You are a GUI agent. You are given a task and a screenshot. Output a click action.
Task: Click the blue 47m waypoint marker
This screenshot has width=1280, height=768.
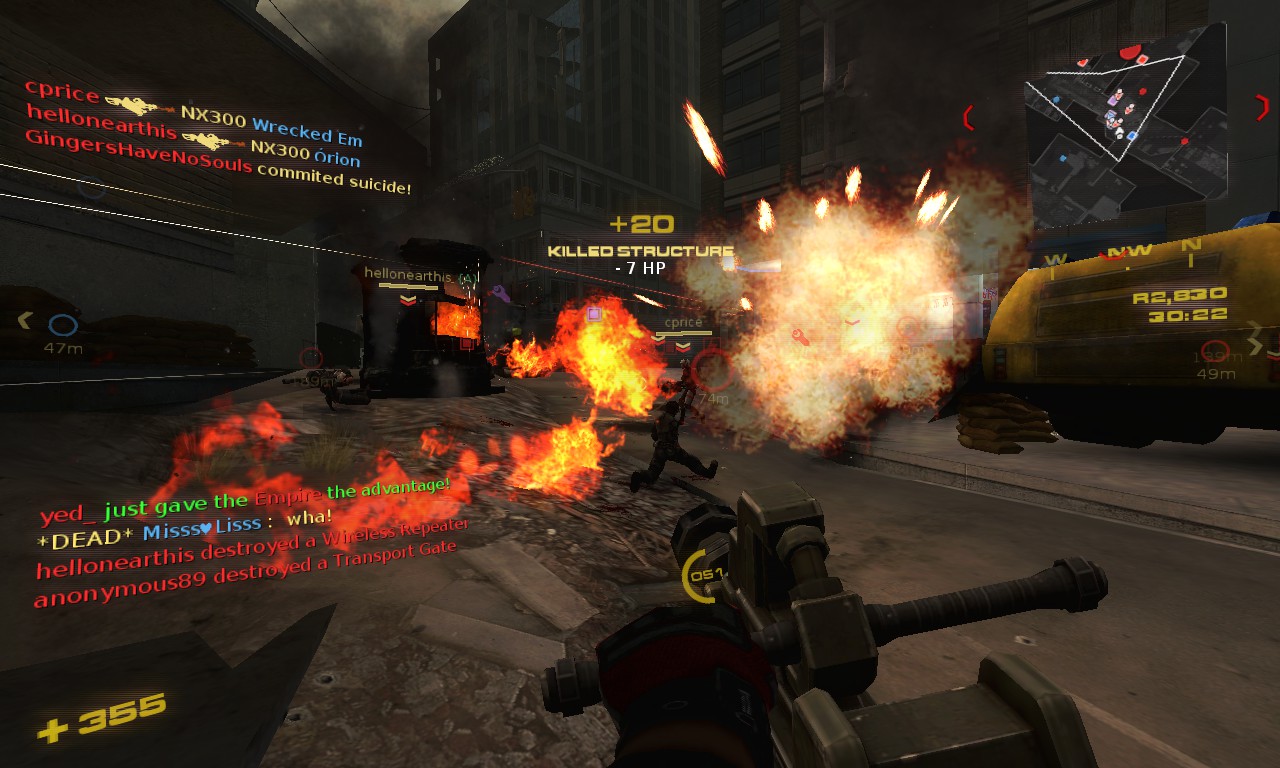pyautogui.click(x=63, y=326)
